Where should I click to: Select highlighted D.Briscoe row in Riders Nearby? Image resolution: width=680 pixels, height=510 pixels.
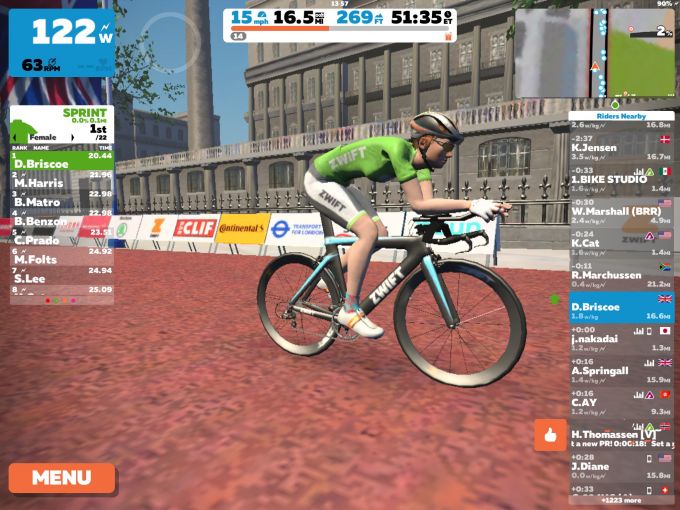(x=620, y=307)
